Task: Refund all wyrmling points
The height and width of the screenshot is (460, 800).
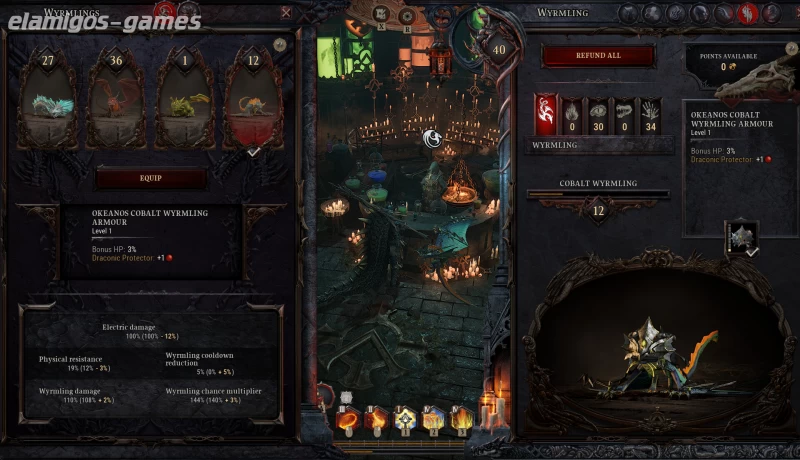Action: (x=599, y=56)
